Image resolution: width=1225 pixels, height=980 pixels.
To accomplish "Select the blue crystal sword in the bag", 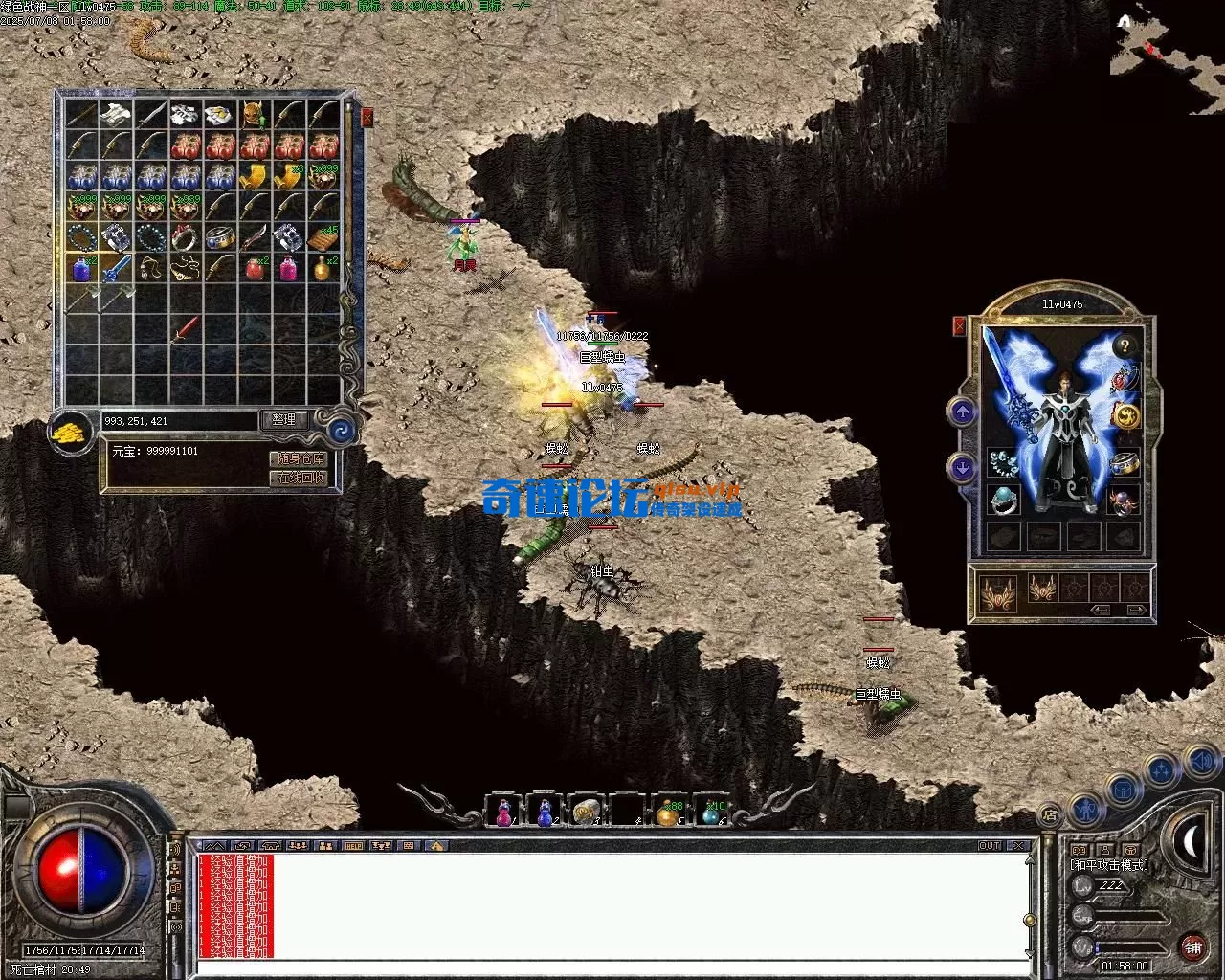I will pos(117,269).
